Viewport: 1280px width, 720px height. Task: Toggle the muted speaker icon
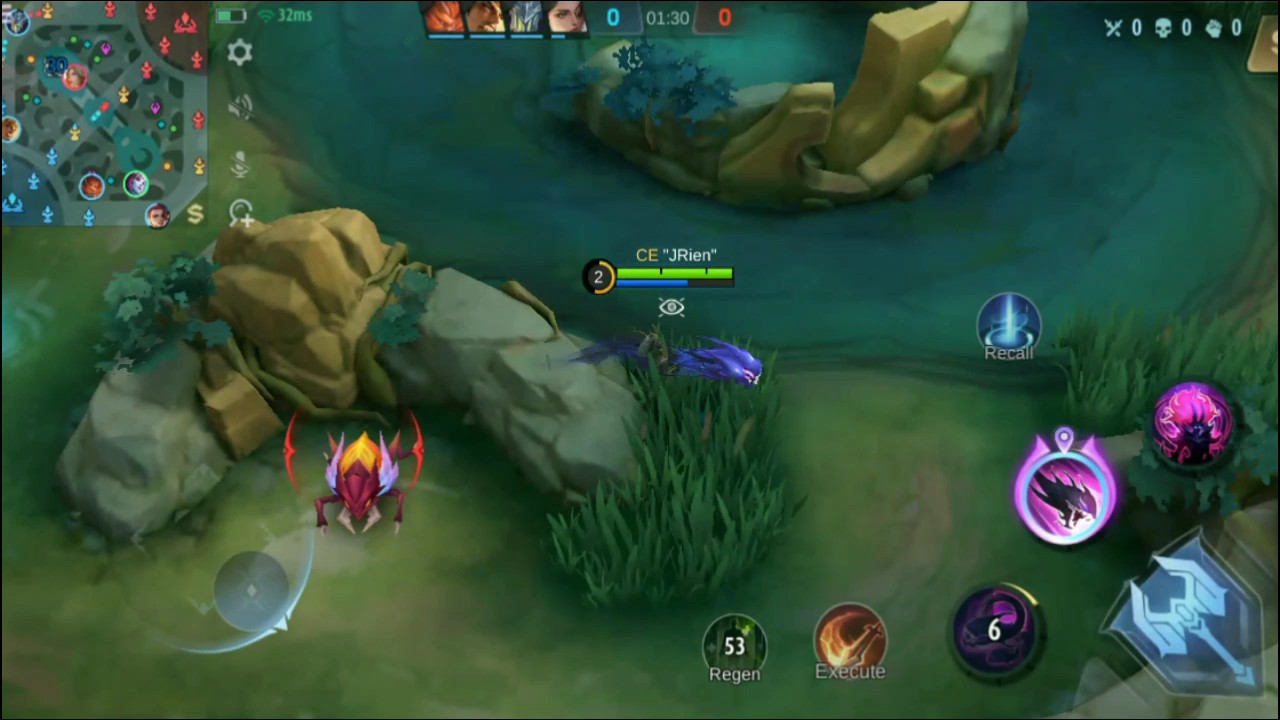pos(240,107)
